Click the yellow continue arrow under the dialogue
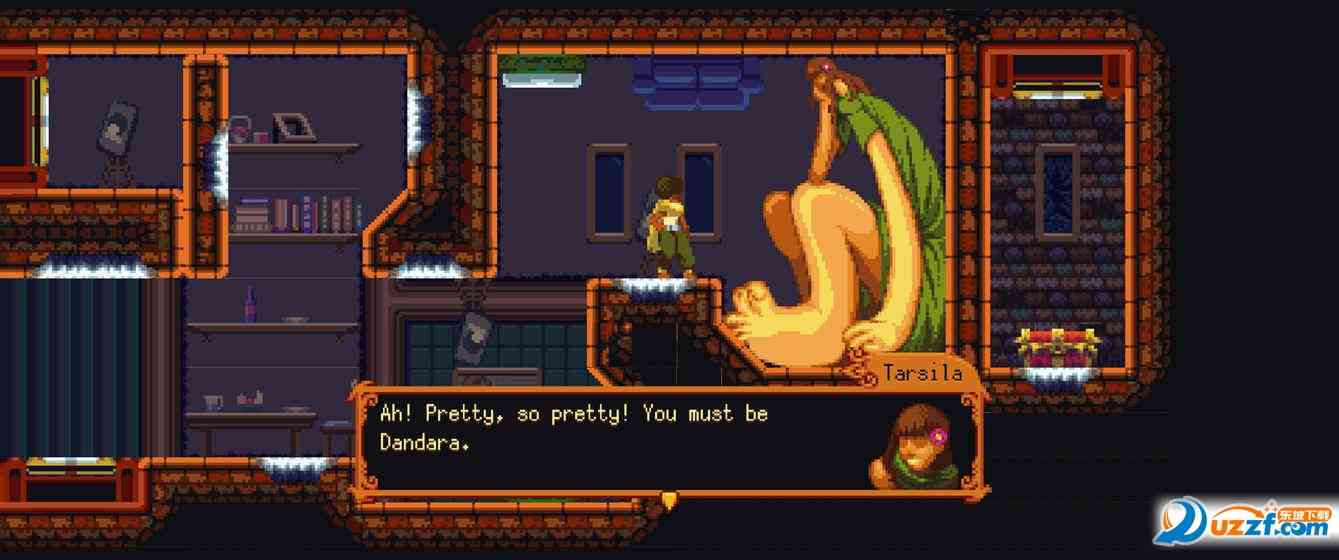This screenshot has height=560, width=1339. tap(669, 498)
